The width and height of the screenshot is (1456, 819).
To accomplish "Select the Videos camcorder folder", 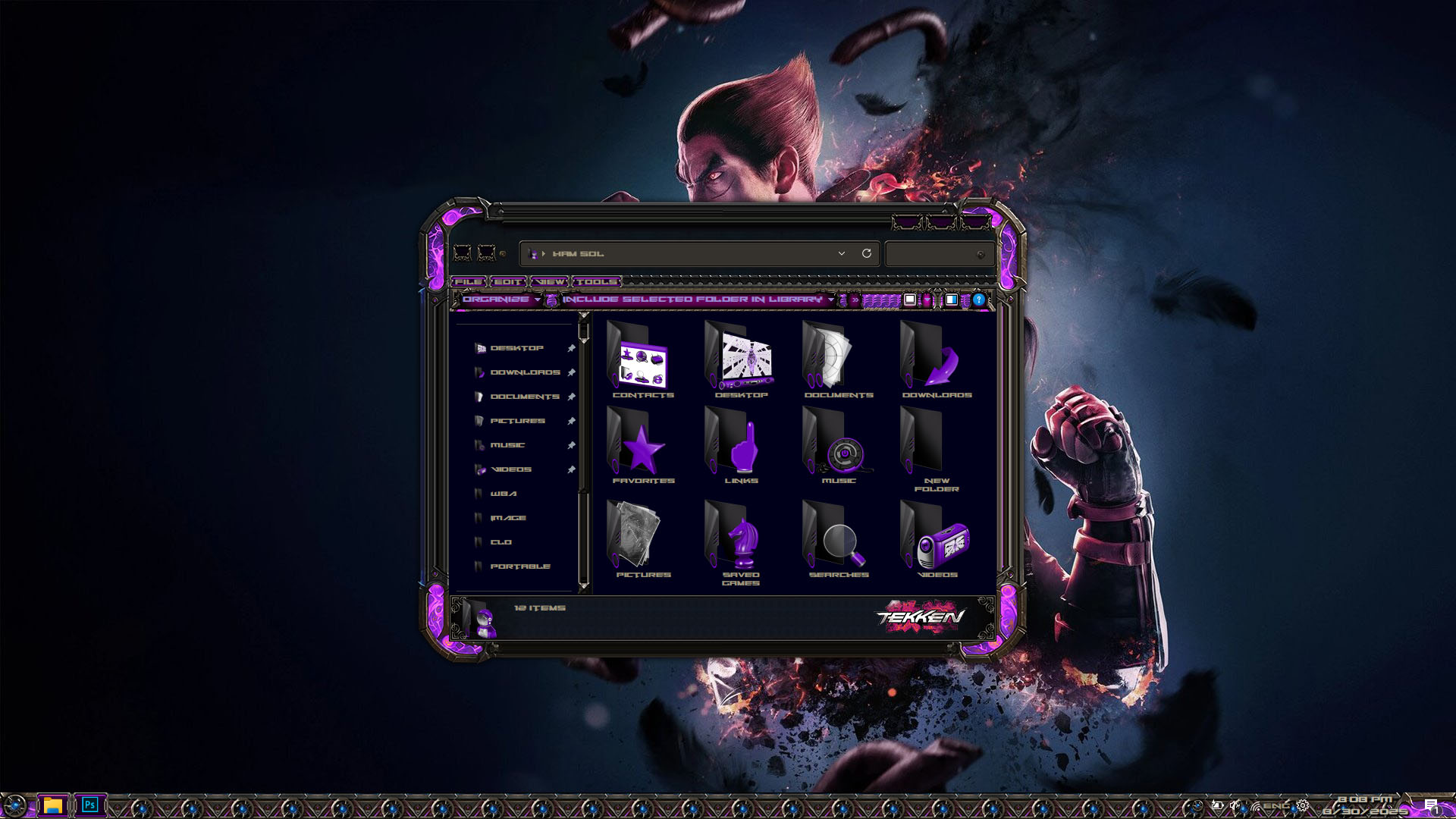I will 937,540.
